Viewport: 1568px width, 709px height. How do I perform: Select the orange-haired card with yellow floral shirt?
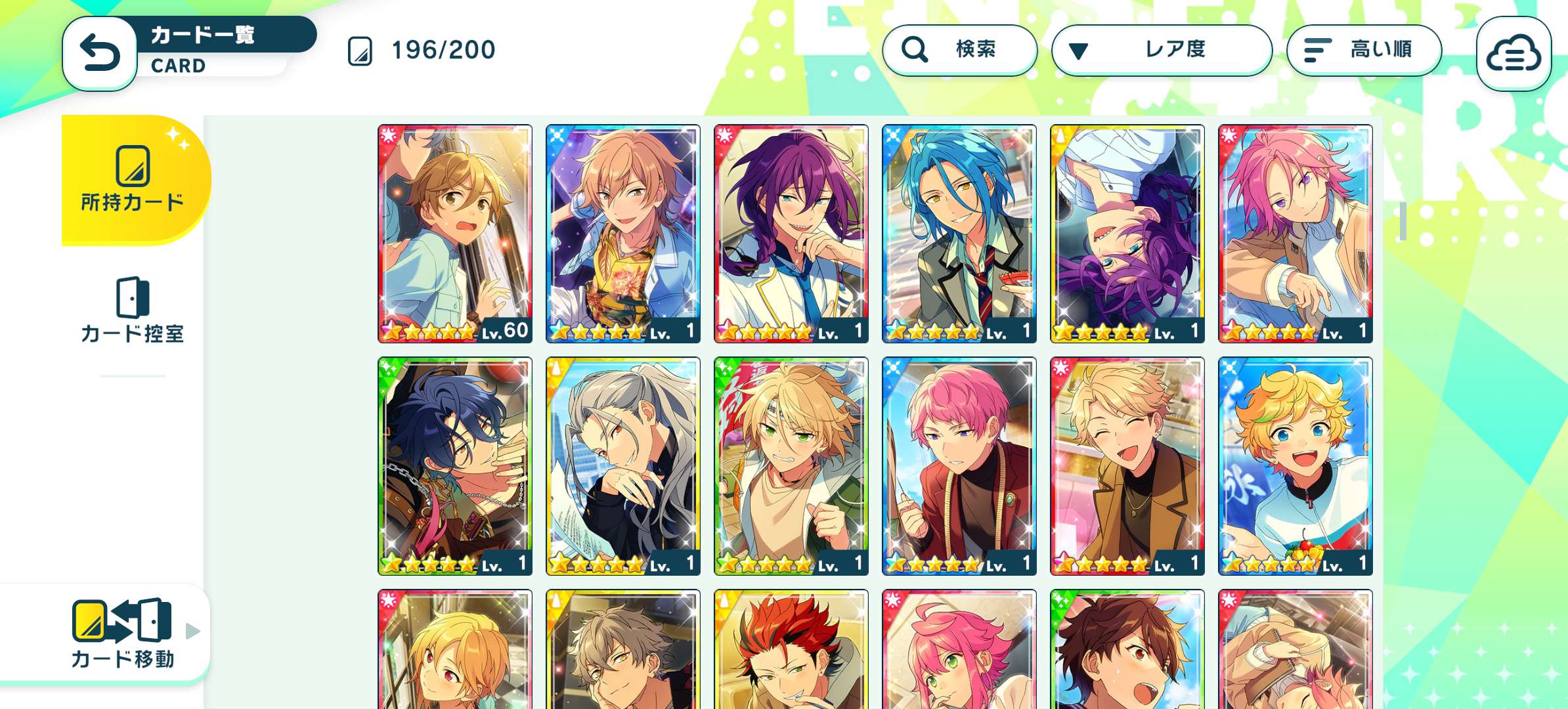click(623, 233)
